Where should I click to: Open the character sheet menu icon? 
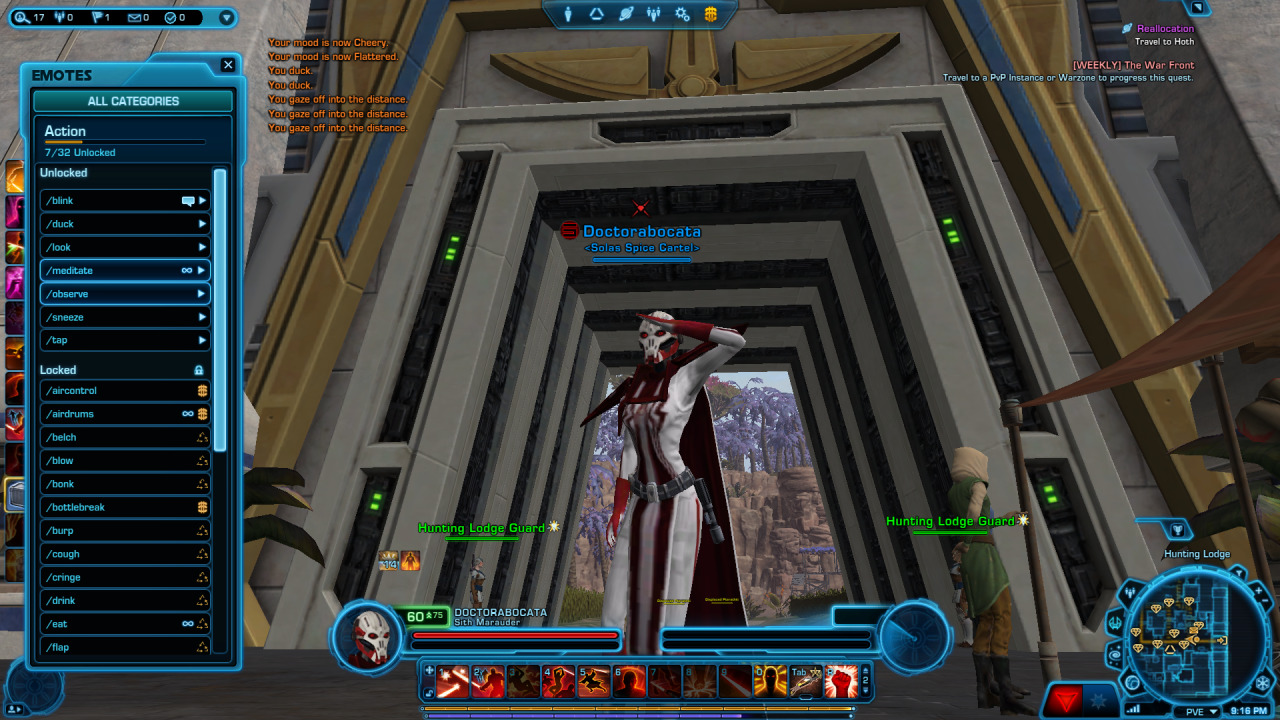569,14
